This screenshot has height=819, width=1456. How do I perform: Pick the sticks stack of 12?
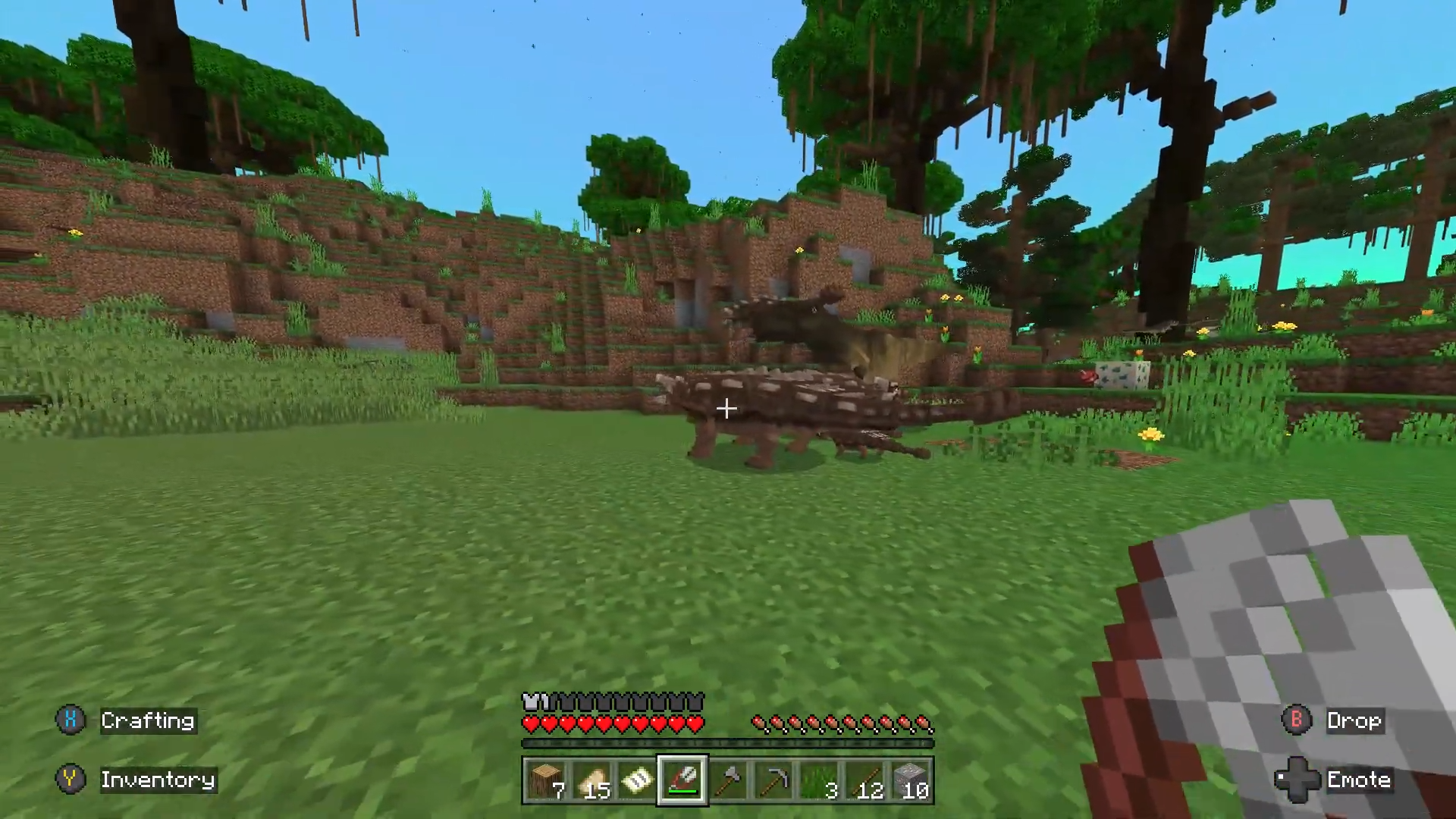click(x=865, y=780)
